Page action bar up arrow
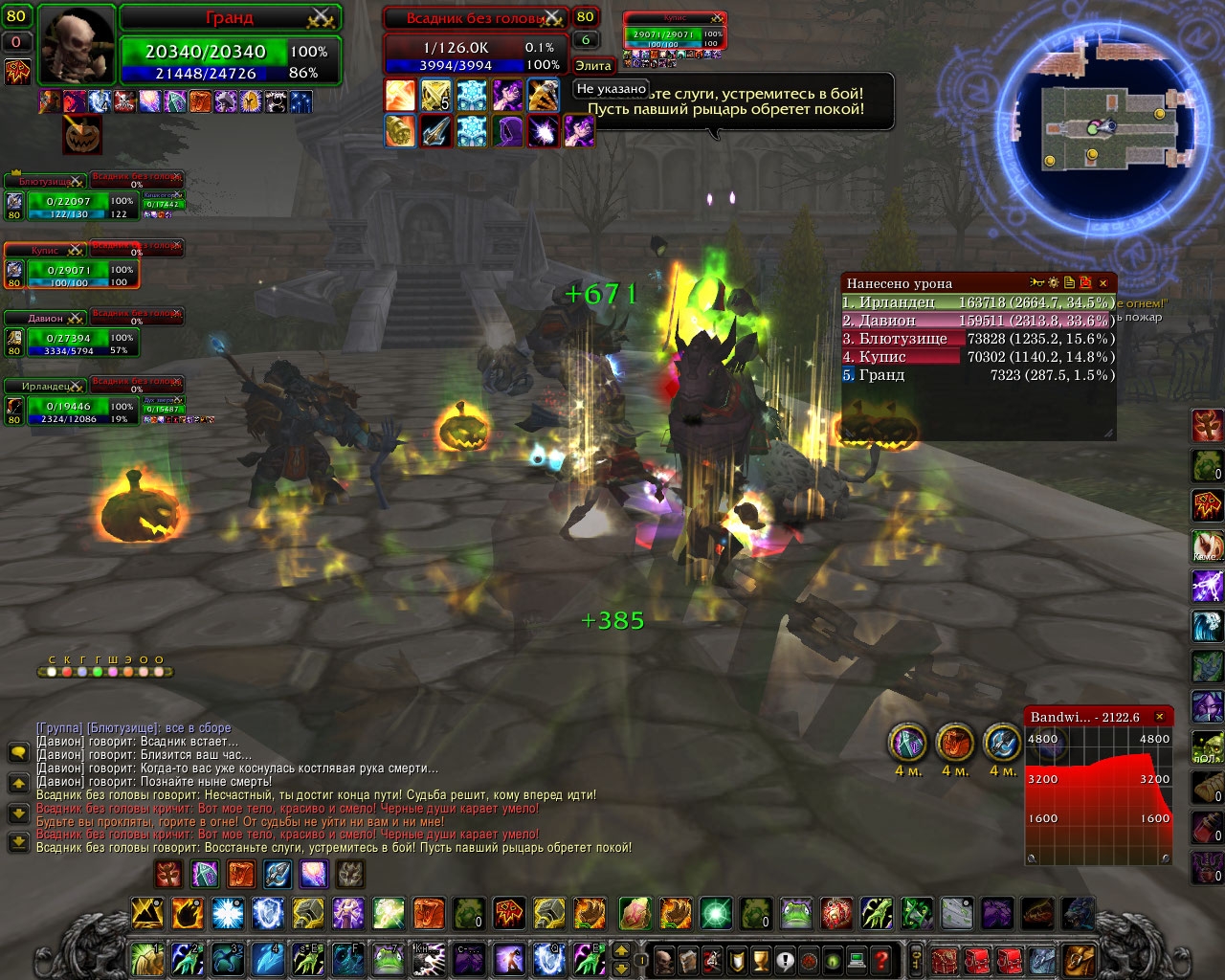Viewport: 1225px width, 980px height. pyautogui.click(x=621, y=950)
